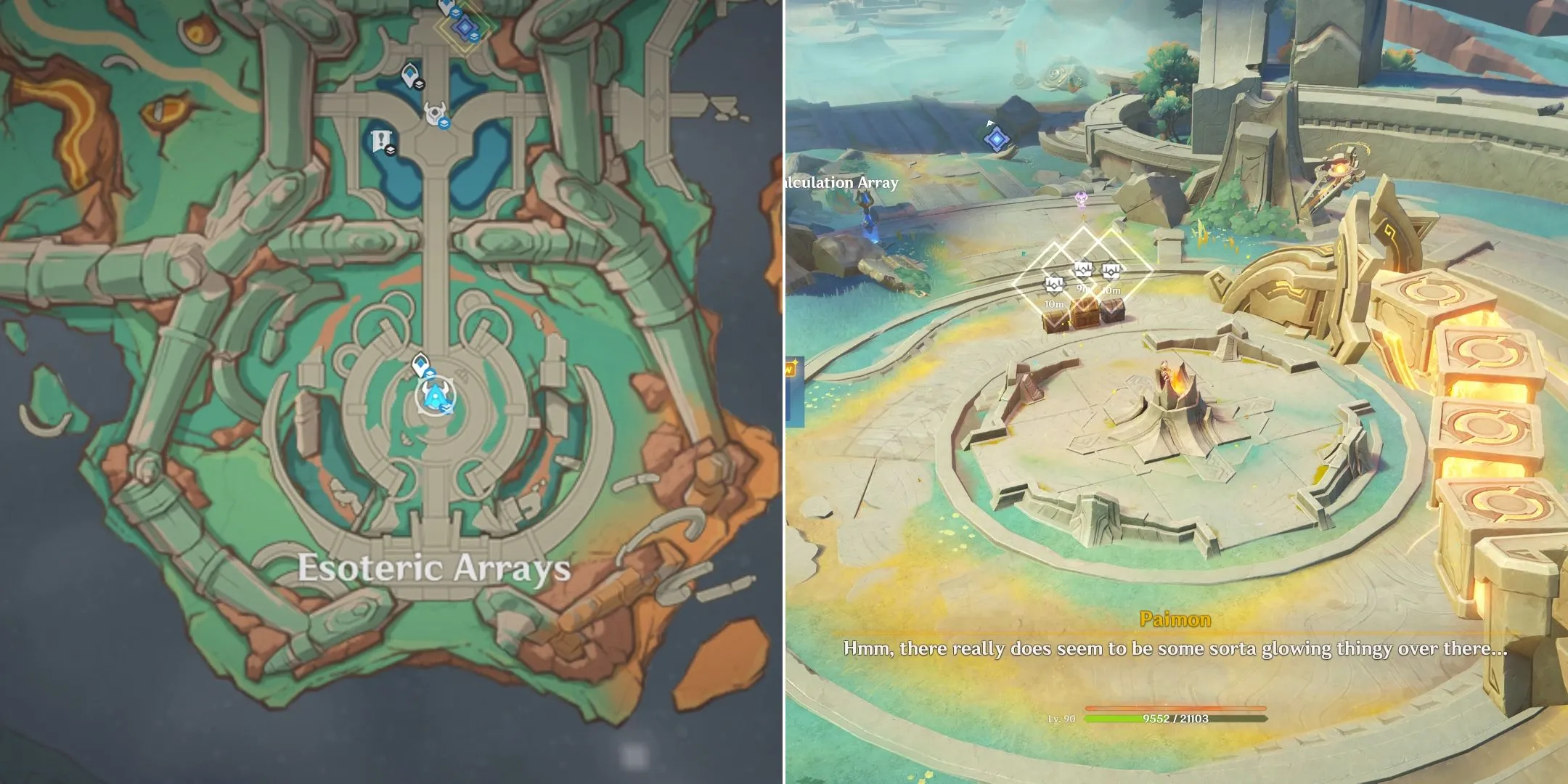Select the 9m chest waypoint marker
The width and height of the screenshot is (1568, 784).
1083,269
